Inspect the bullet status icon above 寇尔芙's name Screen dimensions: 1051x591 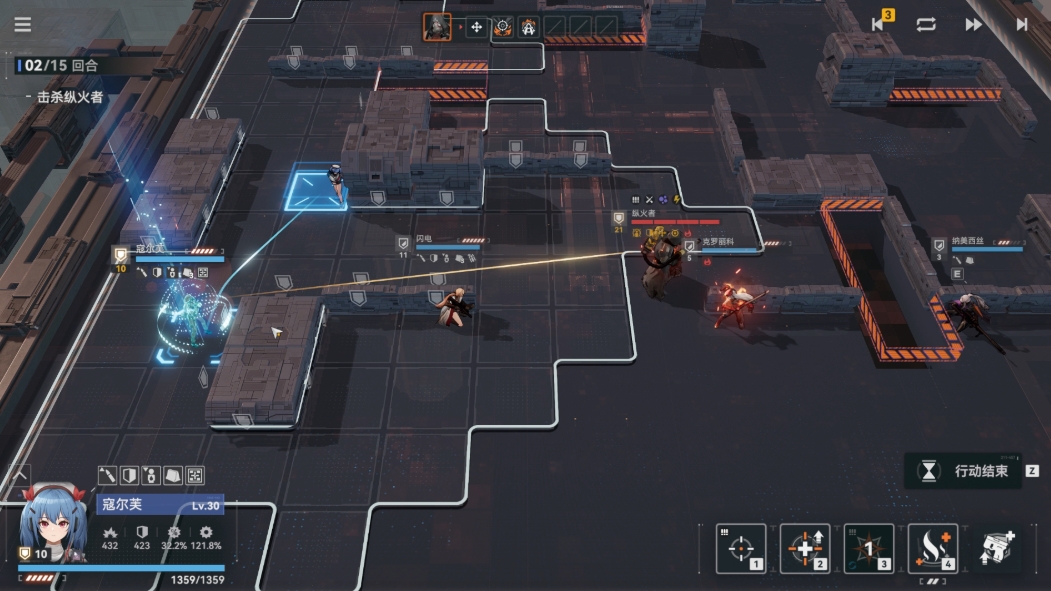[x=108, y=475]
